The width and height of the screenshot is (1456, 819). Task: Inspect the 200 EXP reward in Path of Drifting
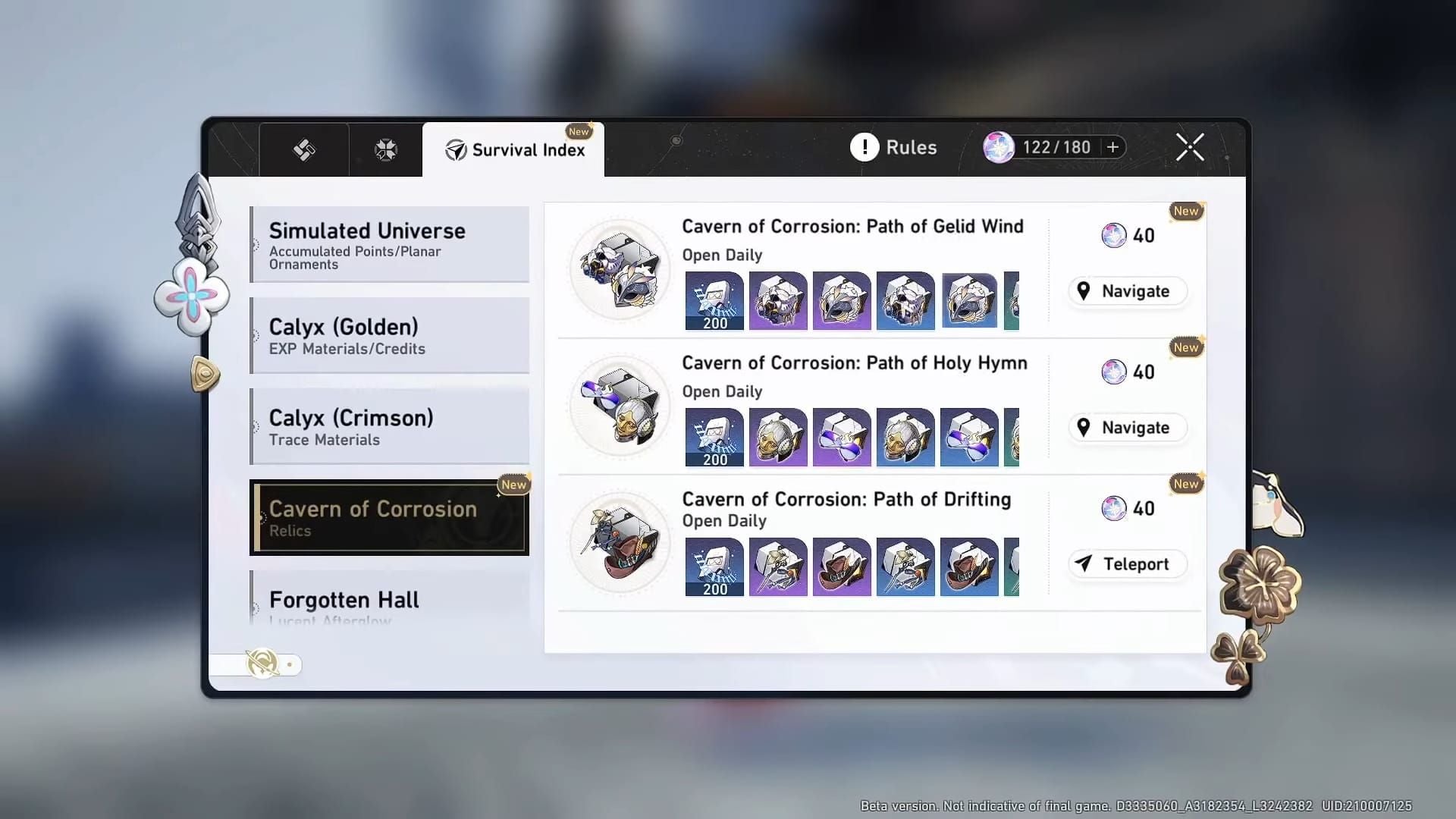click(x=714, y=567)
